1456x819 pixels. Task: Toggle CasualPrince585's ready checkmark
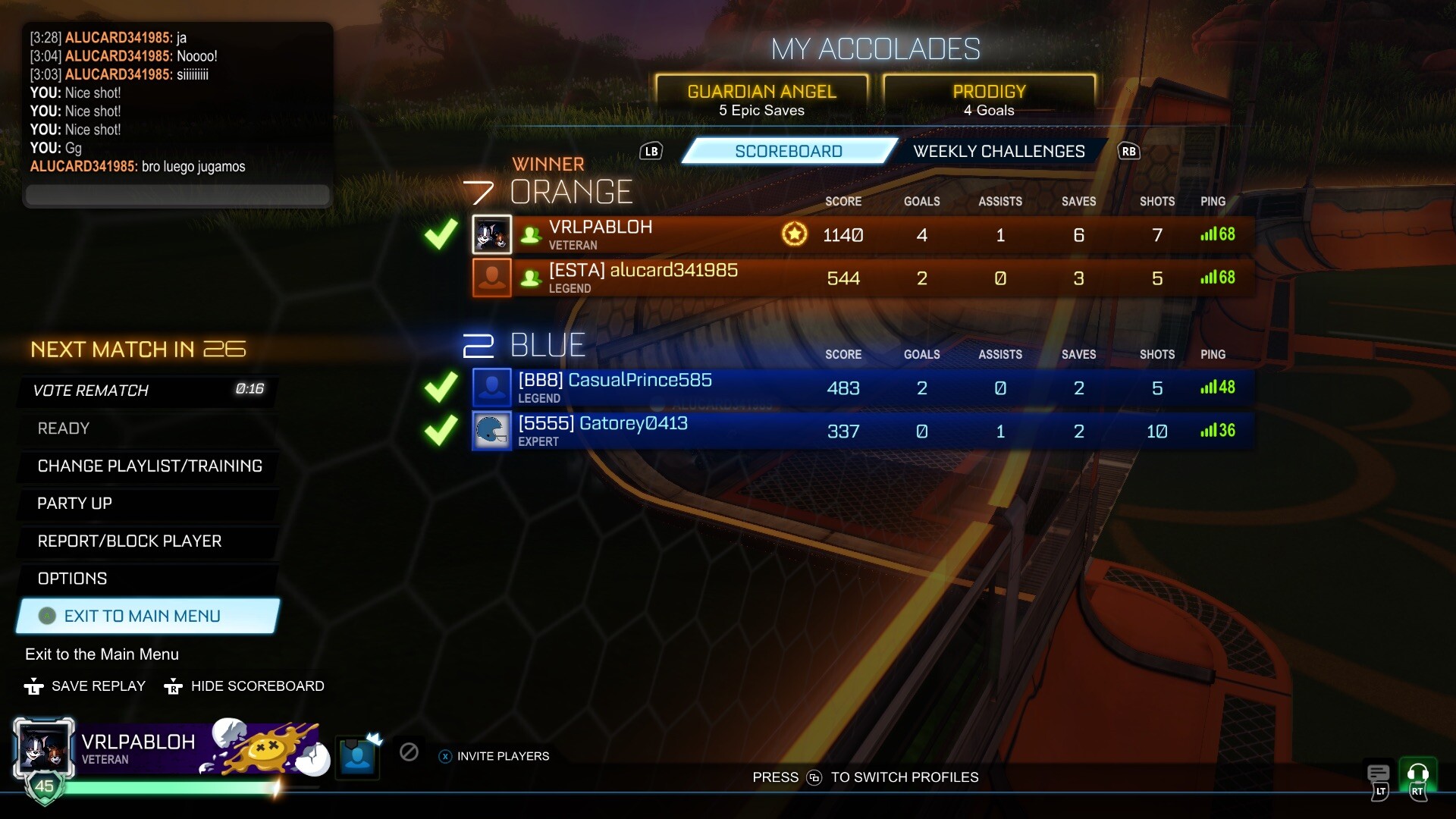[440, 388]
